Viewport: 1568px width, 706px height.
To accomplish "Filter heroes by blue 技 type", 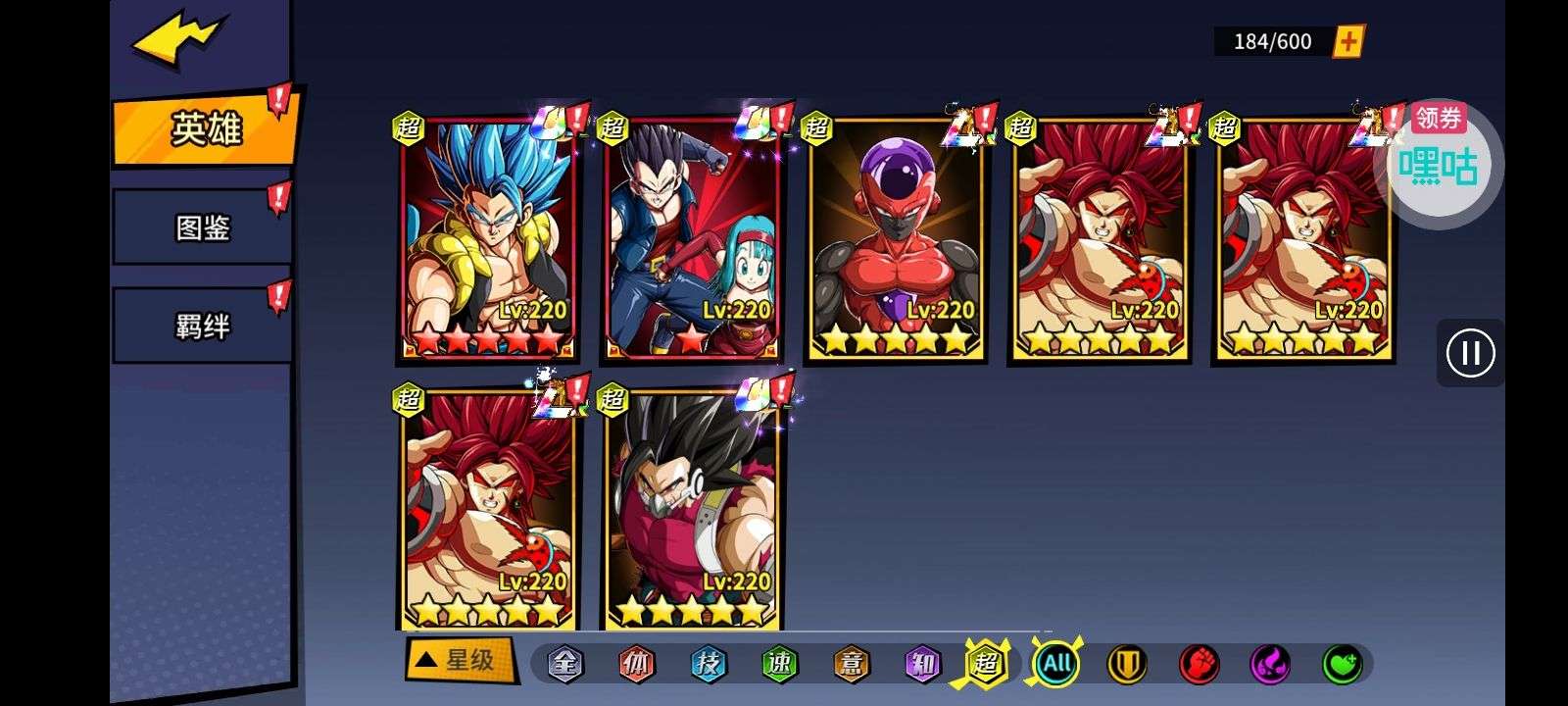I will (x=708, y=664).
